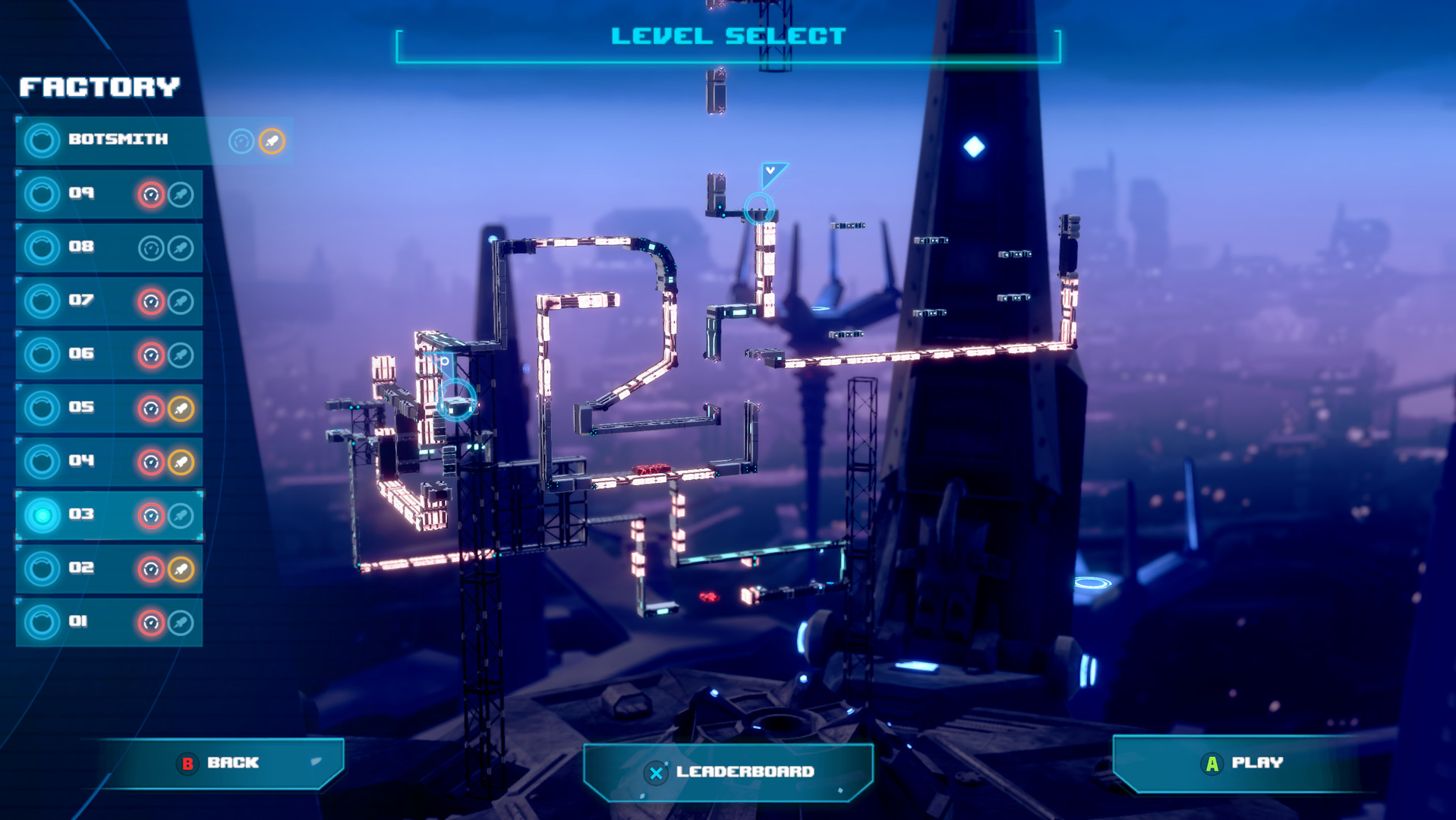Open the Leaderboard

tap(729, 772)
